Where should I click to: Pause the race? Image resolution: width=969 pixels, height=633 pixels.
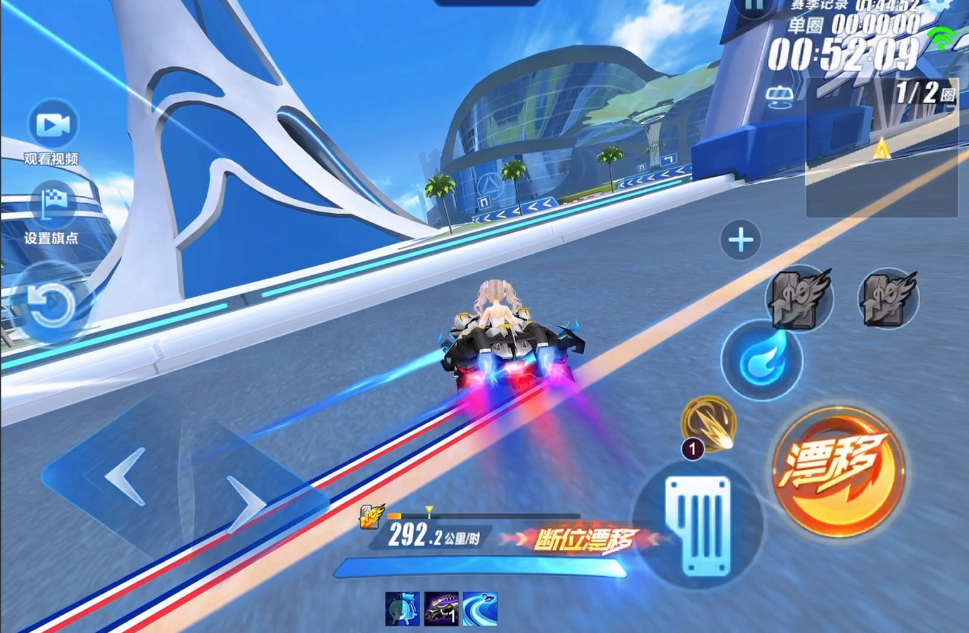tap(752, 6)
